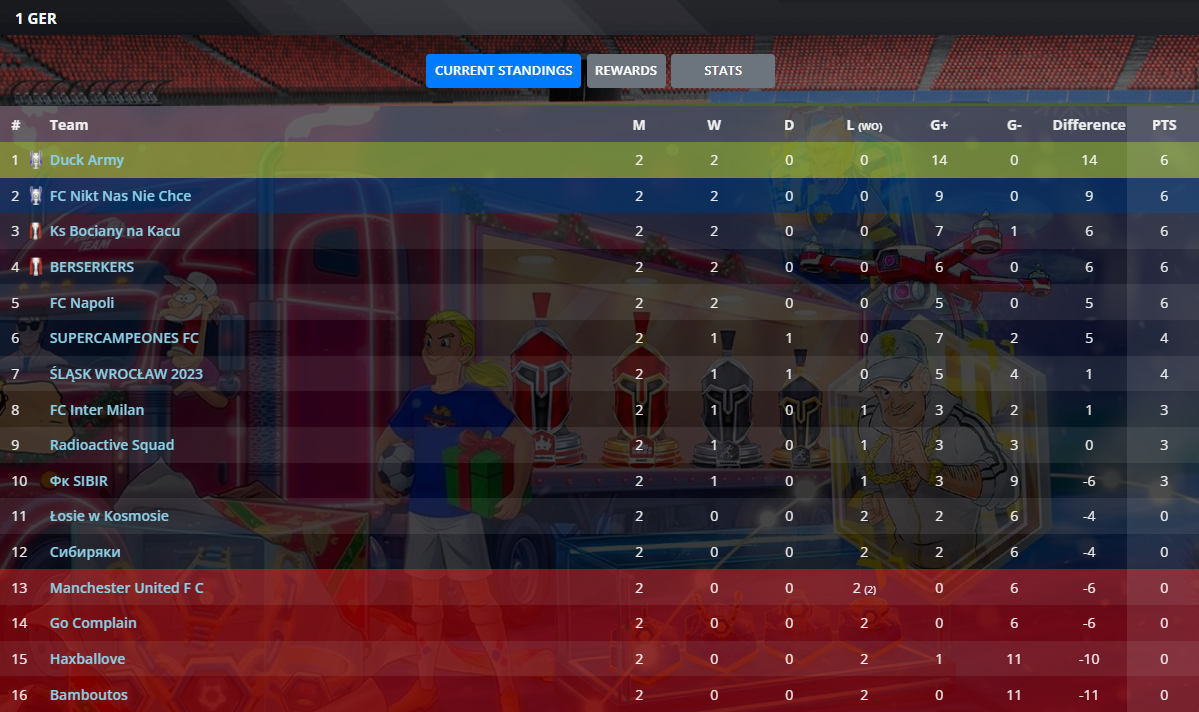Switch to the Current Standings tab
The width and height of the screenshot is (1199, 712).
(x=503, y=71)
